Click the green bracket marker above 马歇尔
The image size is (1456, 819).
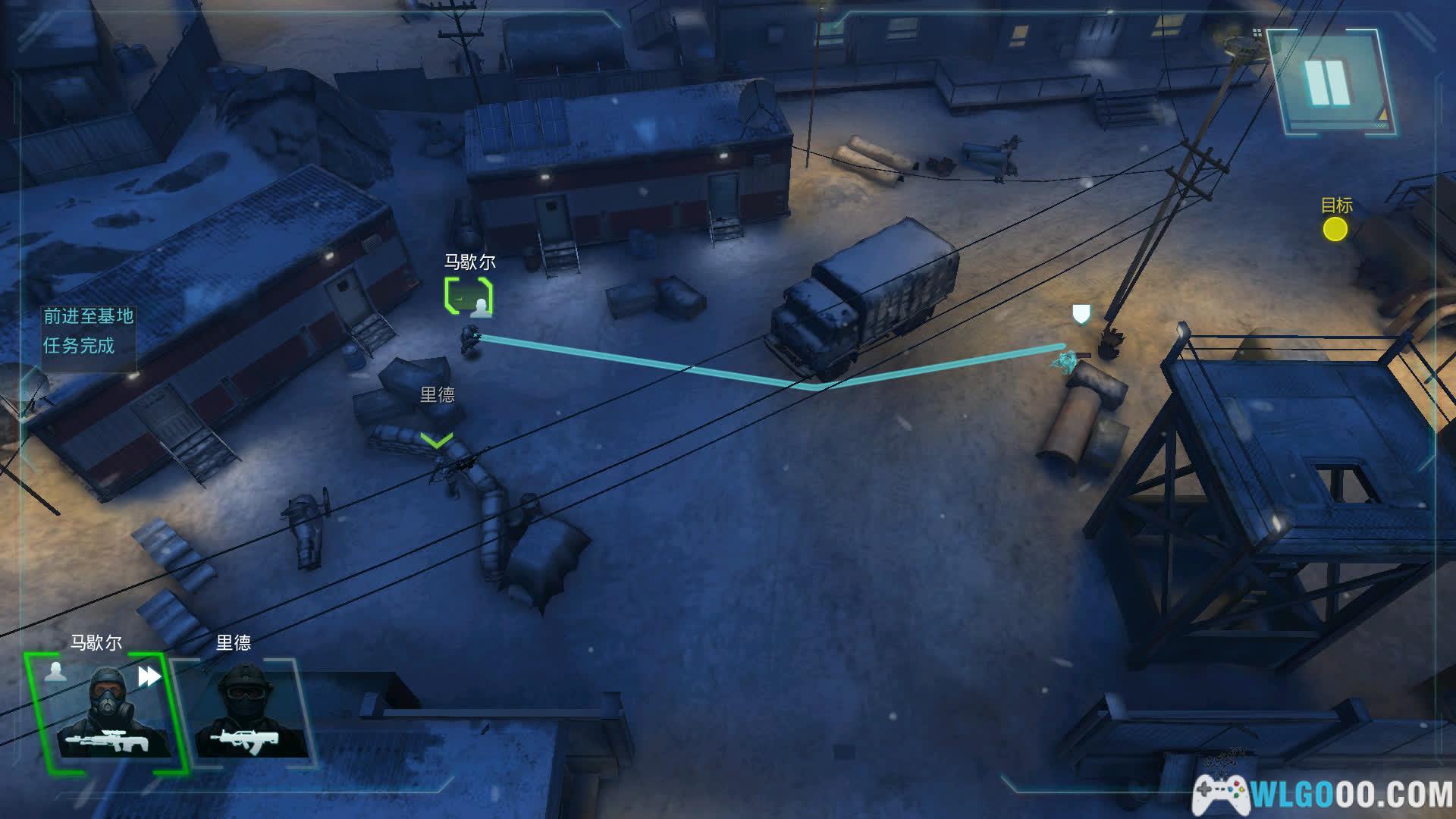[469, 296]
